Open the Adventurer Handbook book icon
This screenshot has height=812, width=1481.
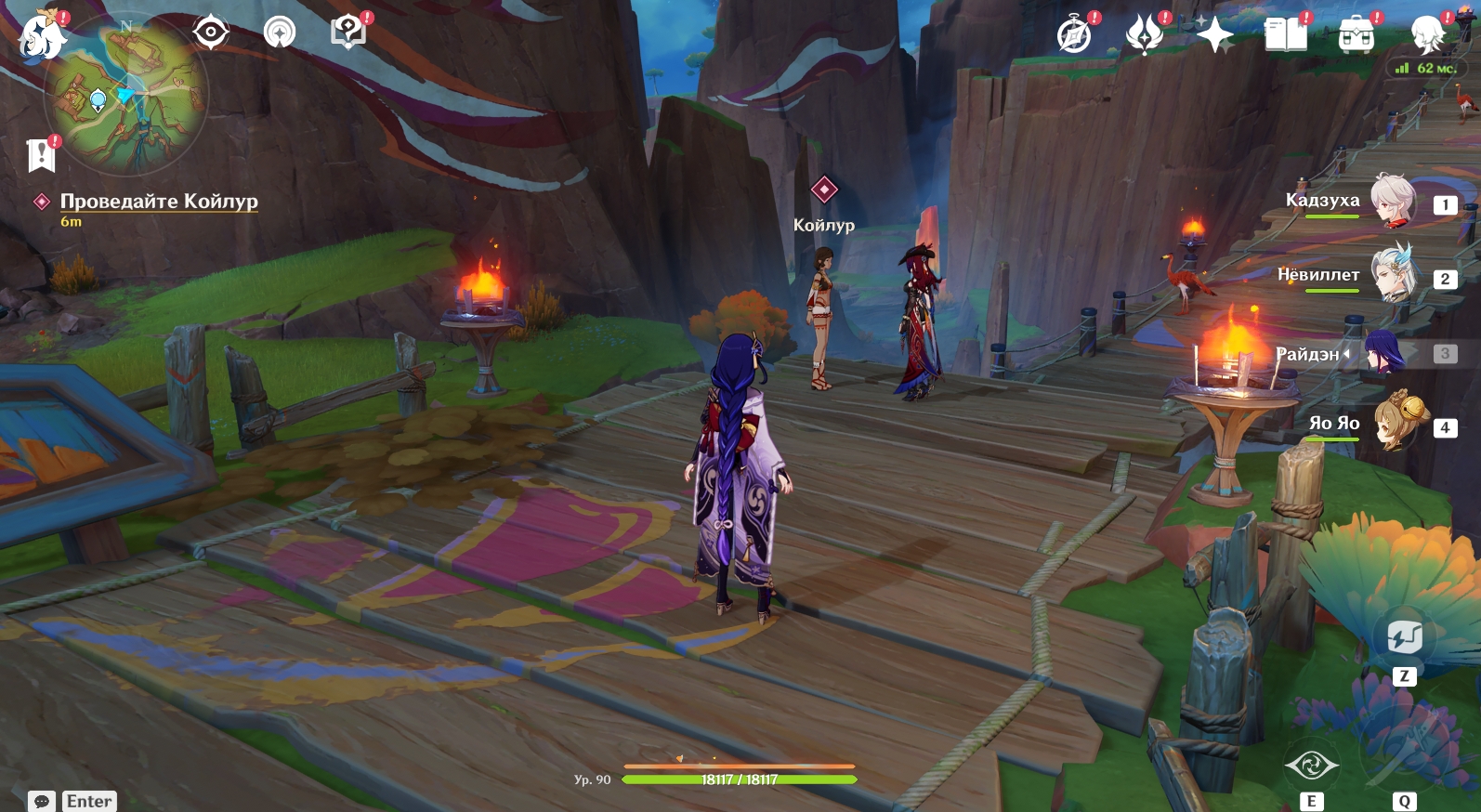click(x=1286, y=35)
